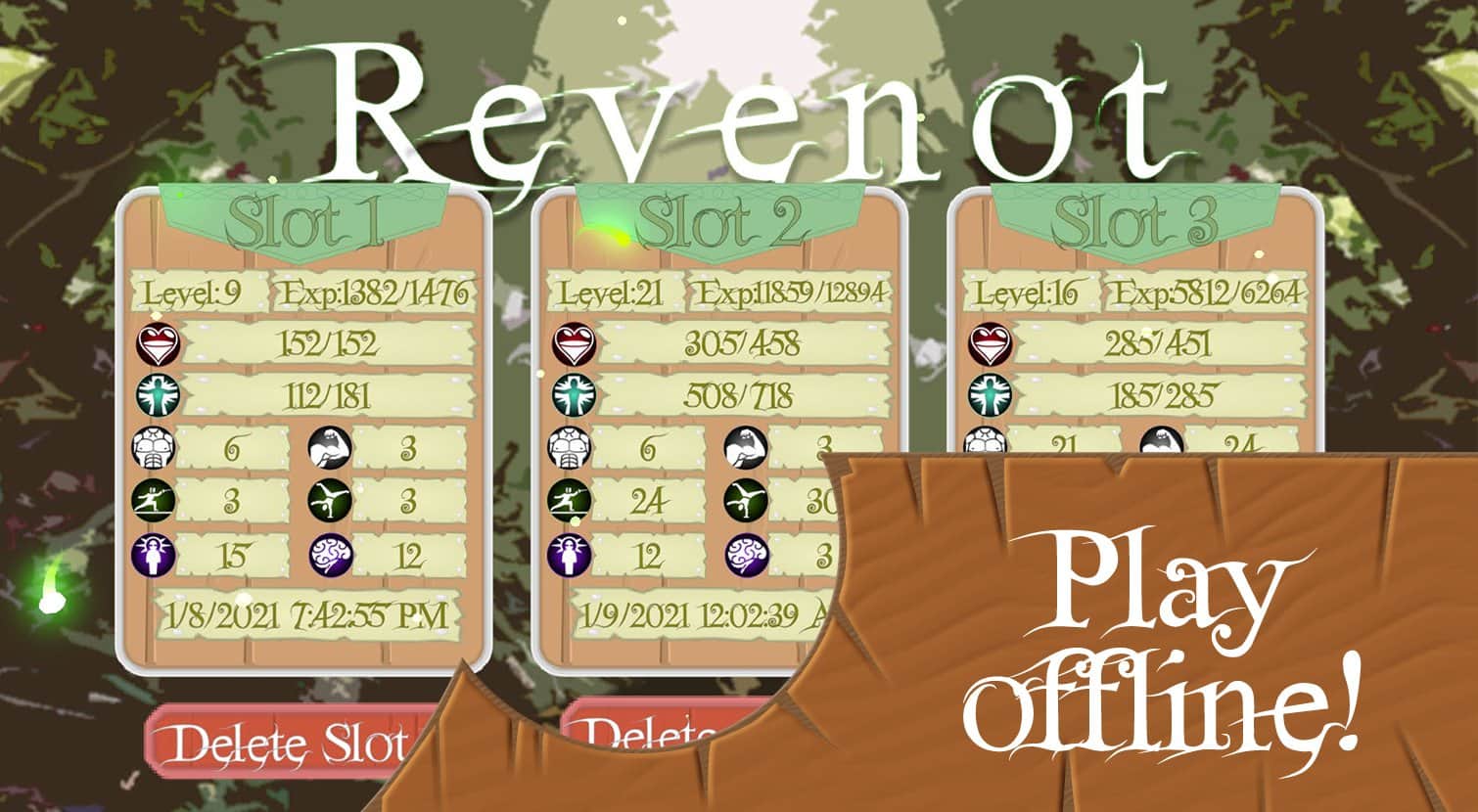Select the endurance torso icon on Slot 1
Viewport: 1478px width, 812px height.
pos(155,445)
